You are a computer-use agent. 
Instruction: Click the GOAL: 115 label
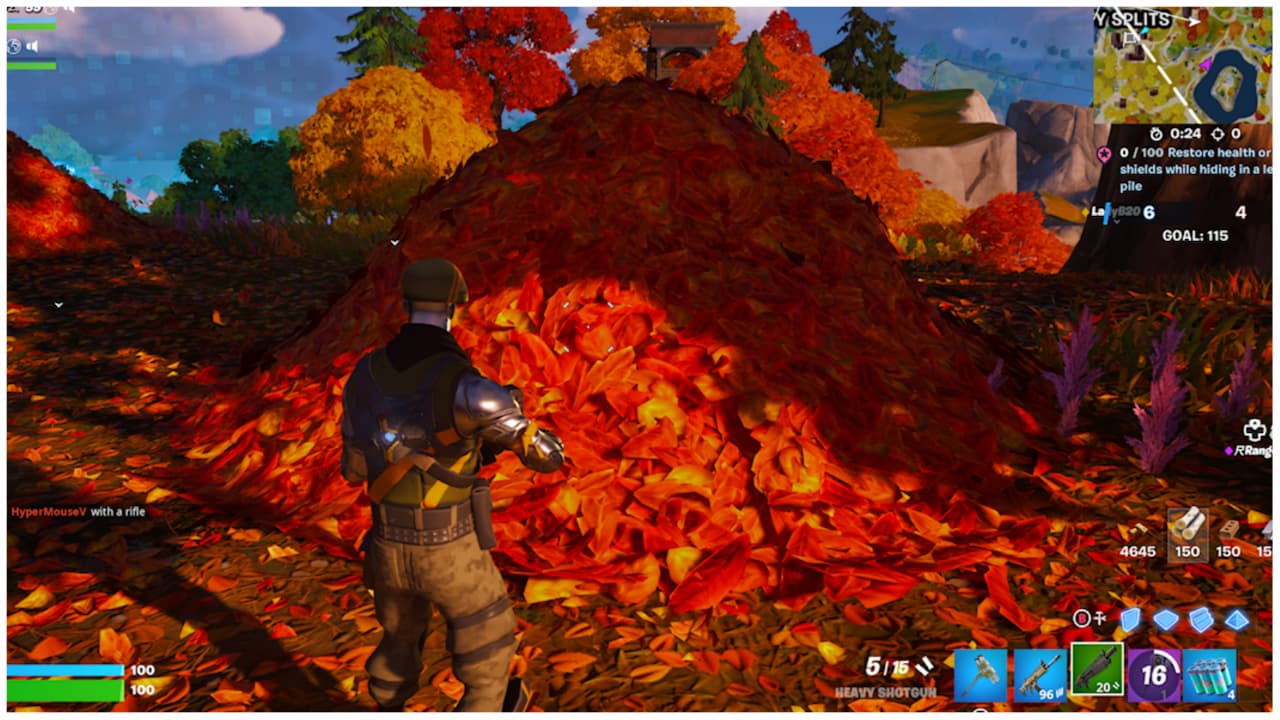pyautogui.click(x=1195, y=235)
